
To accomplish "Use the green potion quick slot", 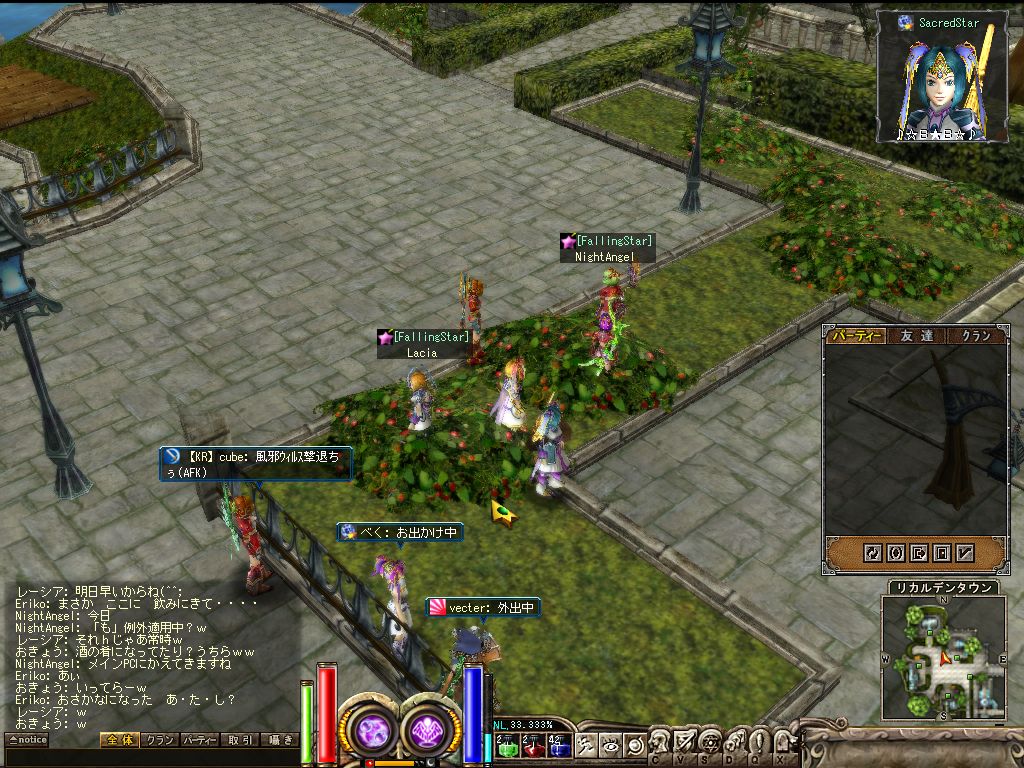I will click(506, 744).
